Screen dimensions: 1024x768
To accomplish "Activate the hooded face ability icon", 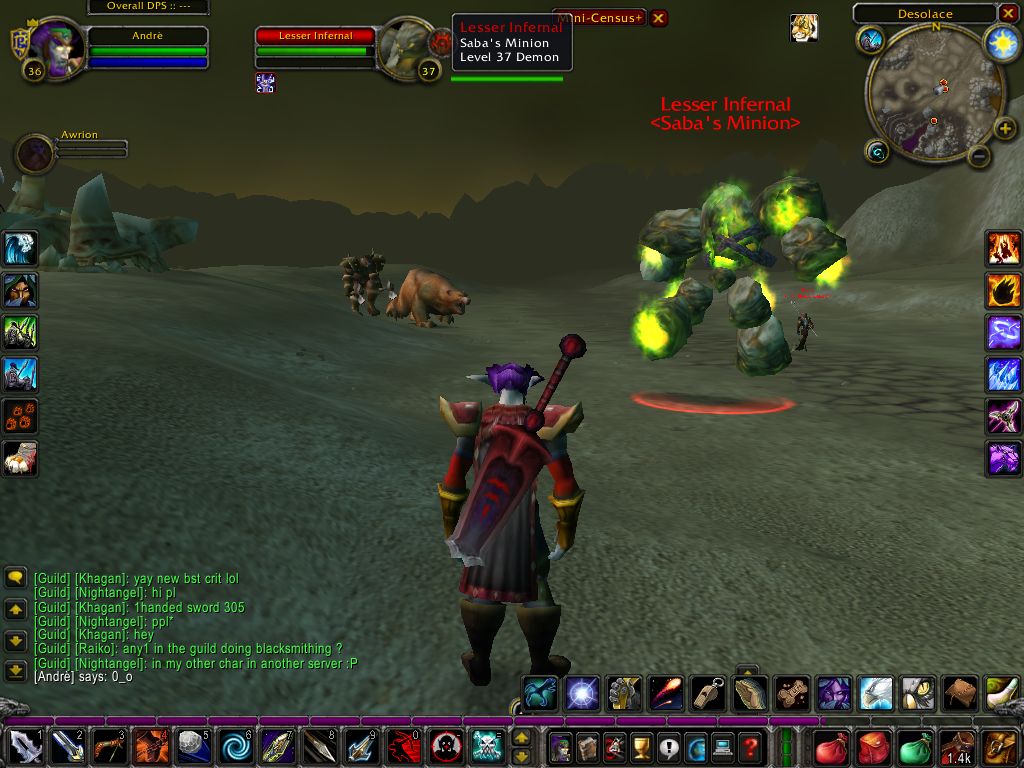I will coord(20,290).
